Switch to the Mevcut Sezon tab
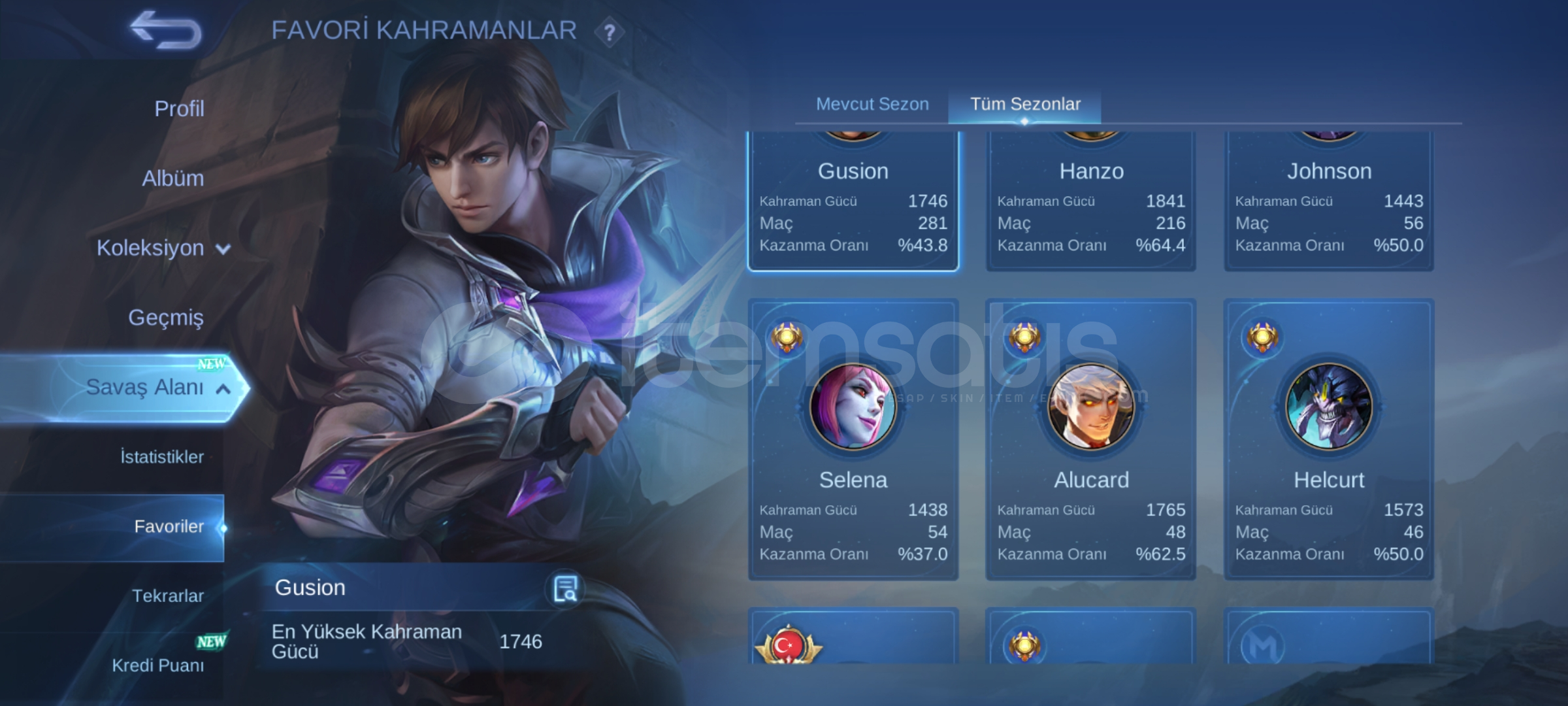Viewport: 1568px width, 706px height. (872, 104)
